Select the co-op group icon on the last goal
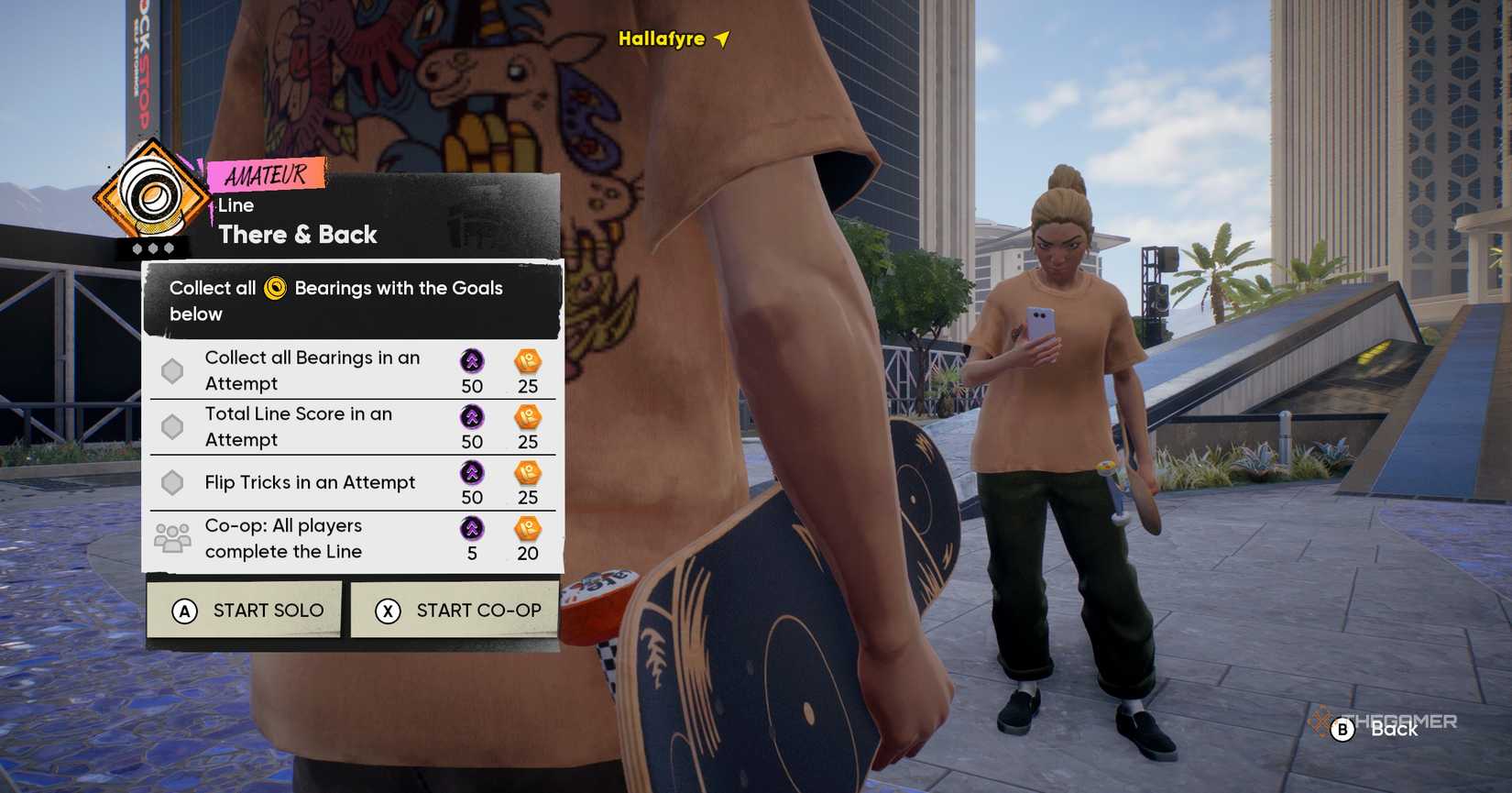 (x=170, y=534)
